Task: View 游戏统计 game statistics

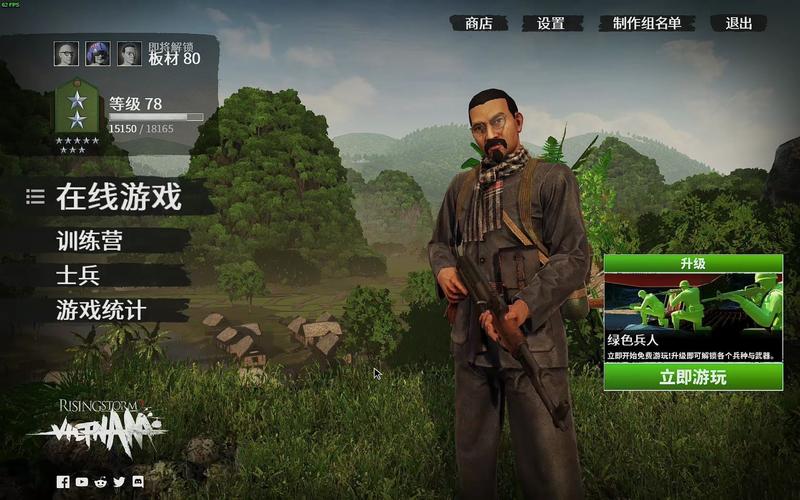Action: point(101,311)
